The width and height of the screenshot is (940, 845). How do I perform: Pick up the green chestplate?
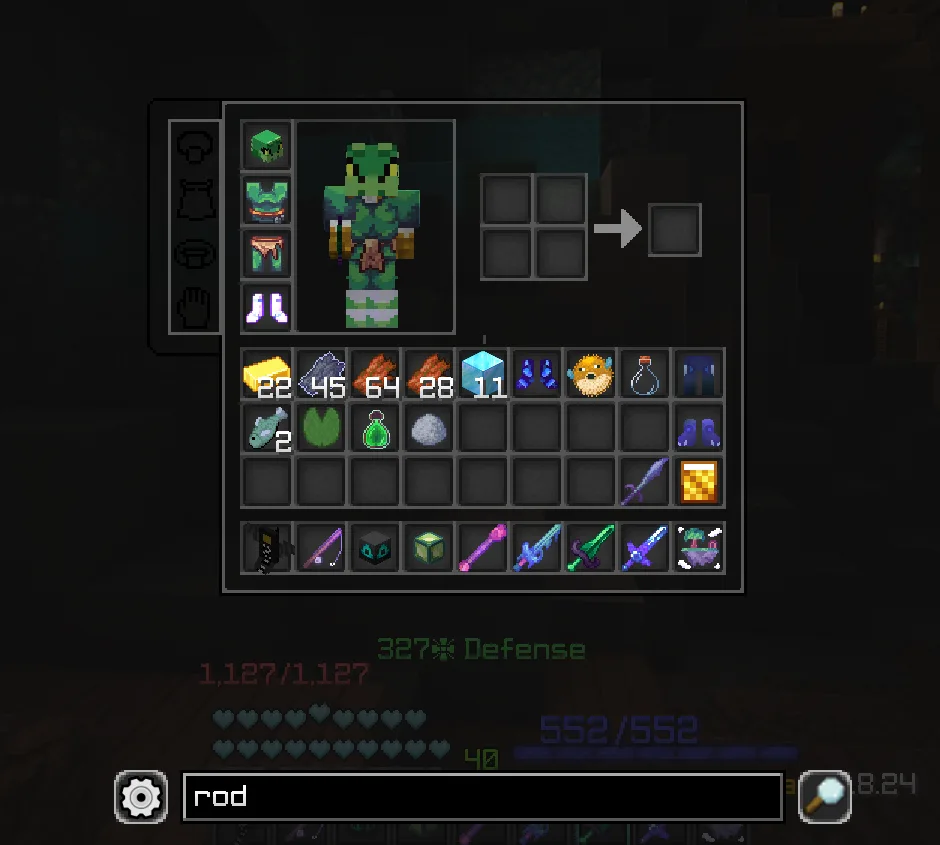(x=266, y=200)
